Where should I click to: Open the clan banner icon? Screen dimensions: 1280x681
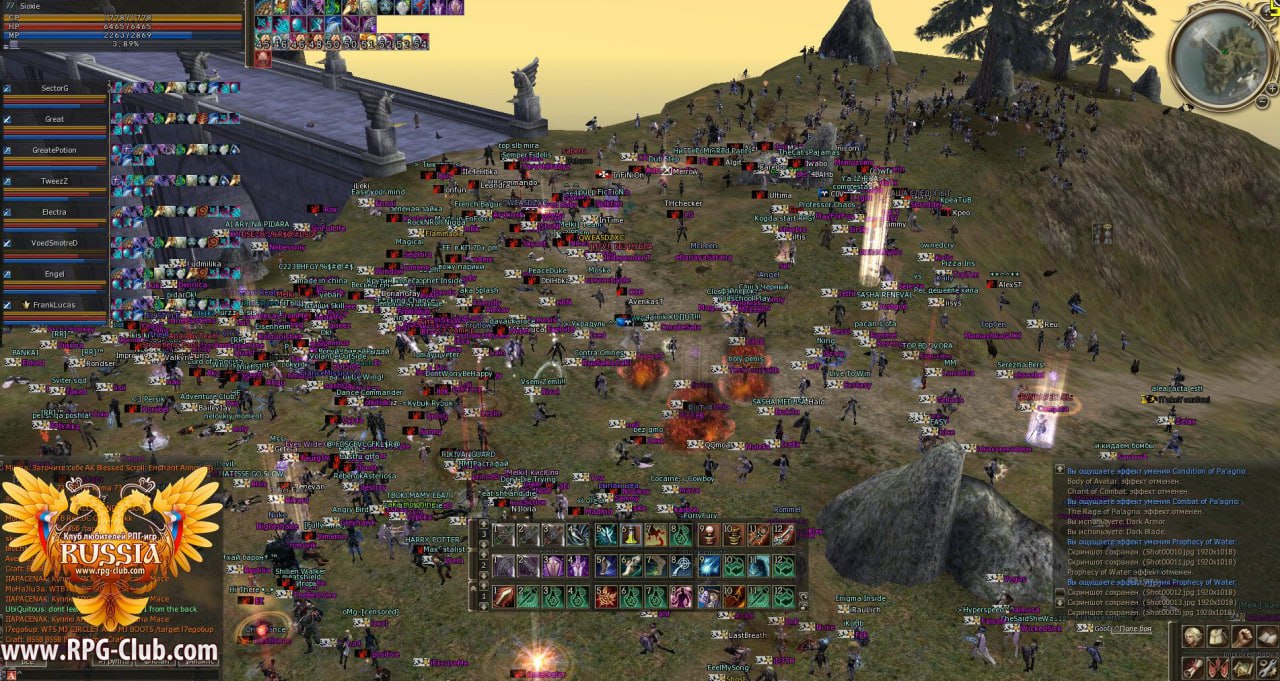pos(1217,666)
